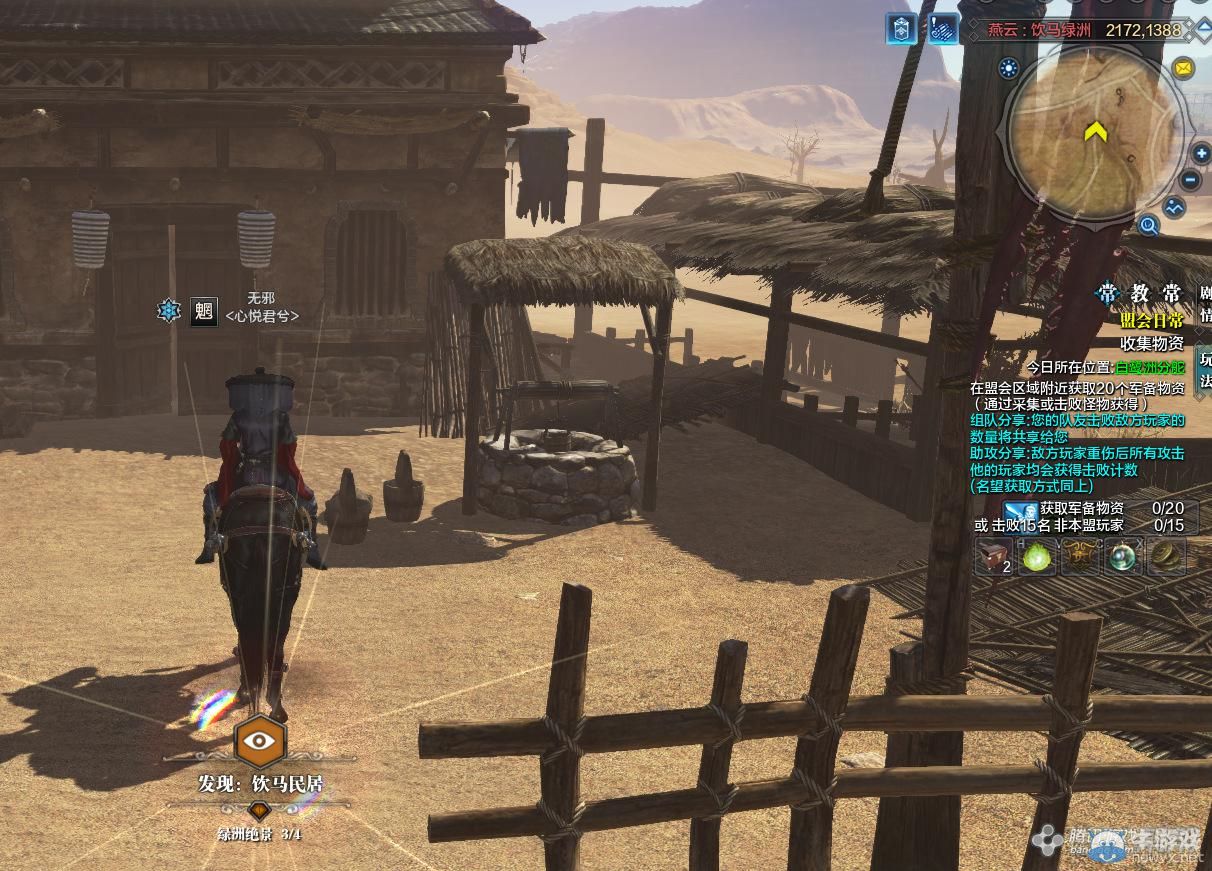Switch to the 玩法 side tab
This screenshot has width=1212, height=871.
(1204, 369)
